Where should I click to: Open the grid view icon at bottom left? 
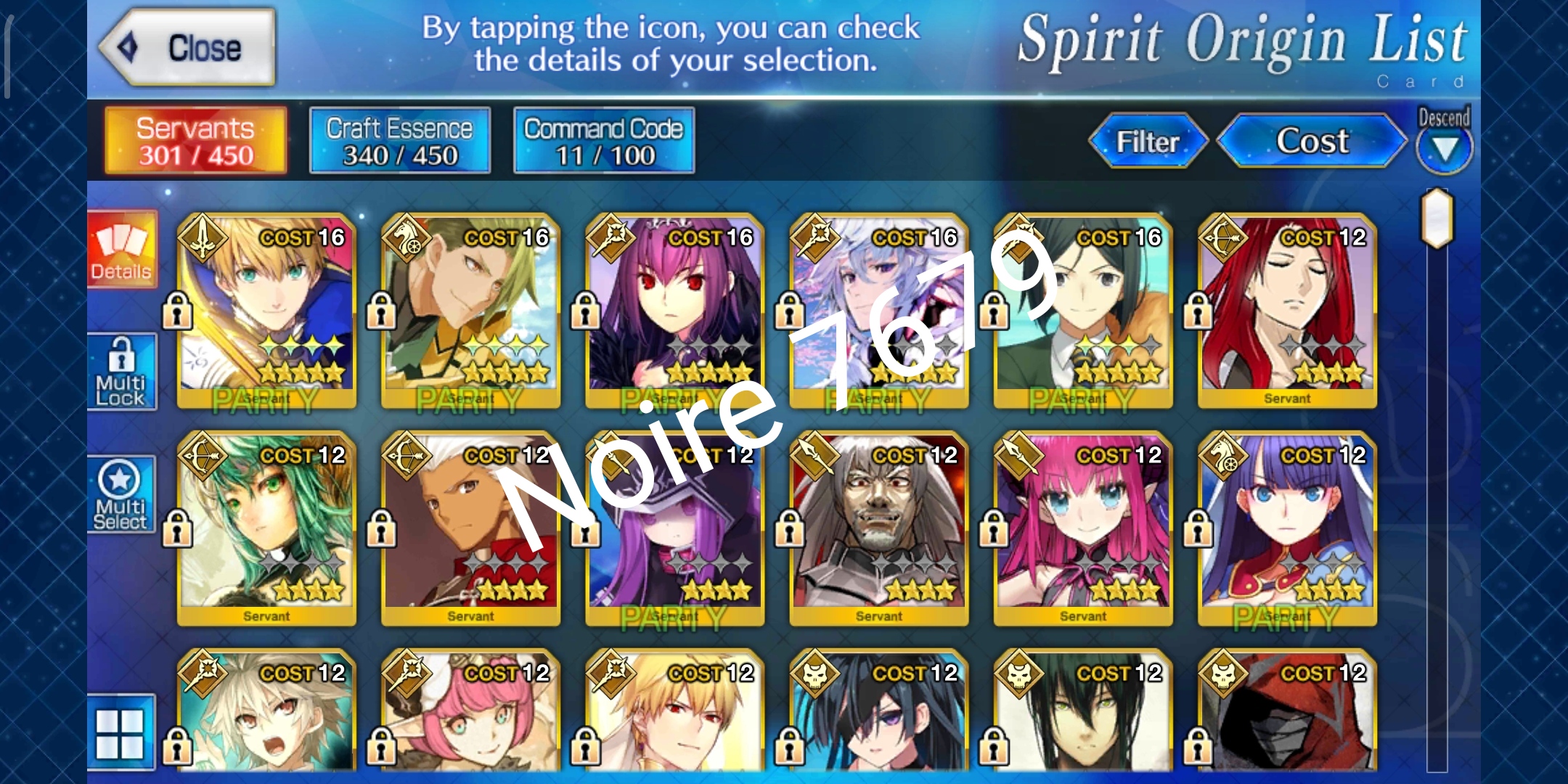click(x=123, y=733)
